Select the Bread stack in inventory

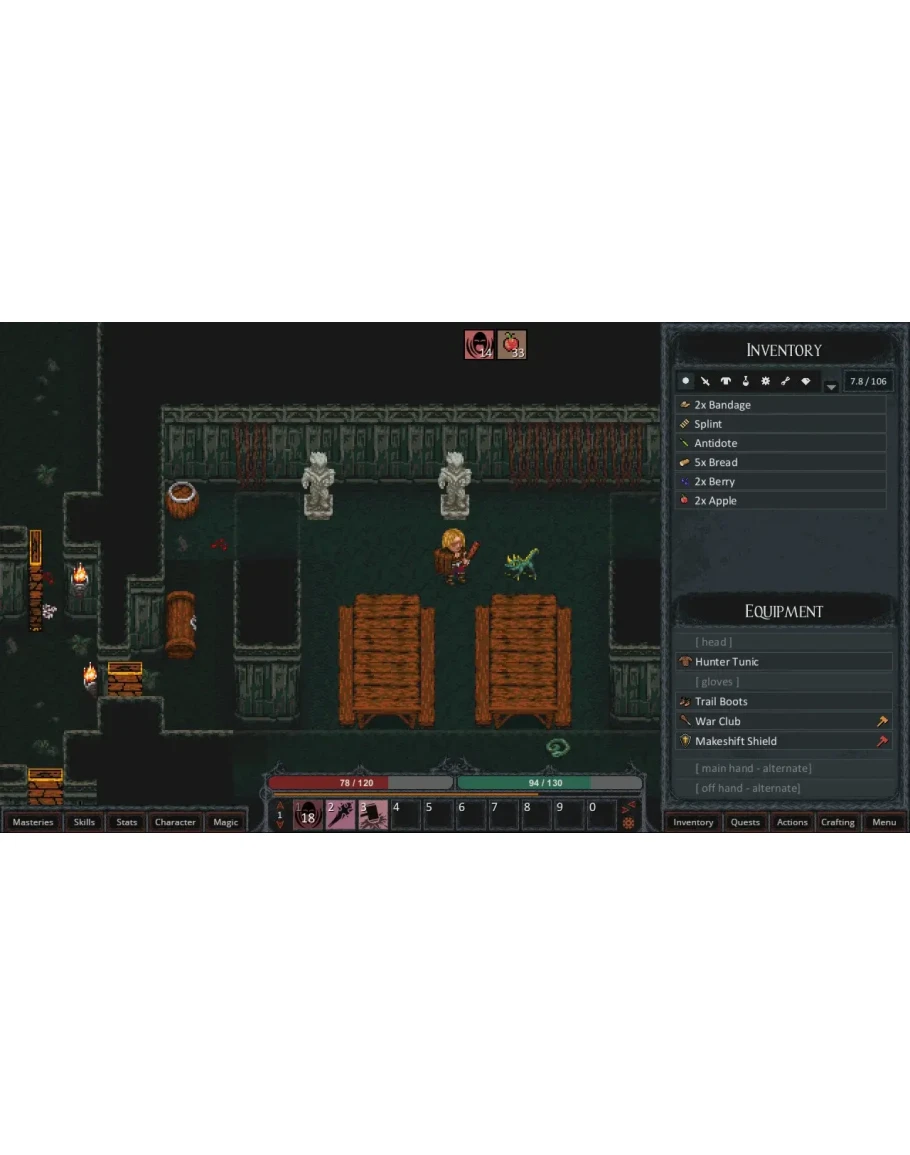pyautogui.click(x=780, y=462)
